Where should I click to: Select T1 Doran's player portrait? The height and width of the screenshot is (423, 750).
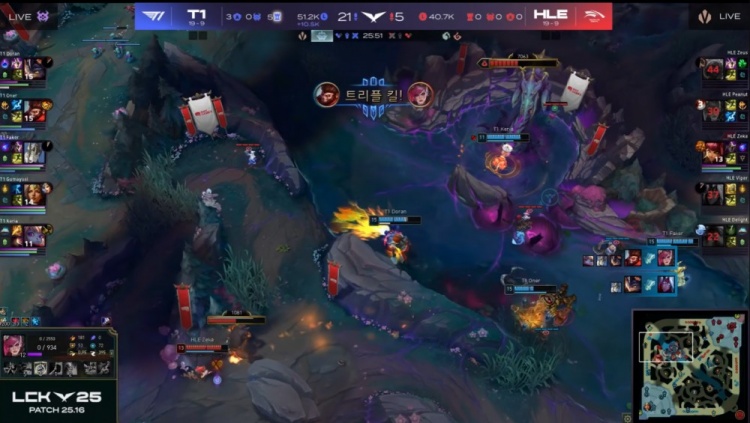pyautogui.click(x=35, y=69)
